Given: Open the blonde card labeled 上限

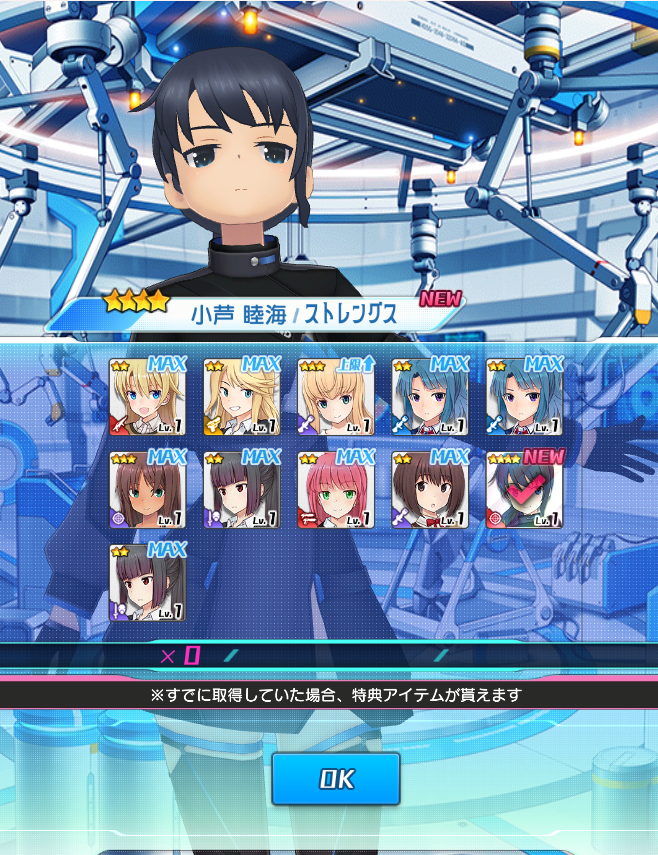Looking at the screenshot, I should click(336, 397).
